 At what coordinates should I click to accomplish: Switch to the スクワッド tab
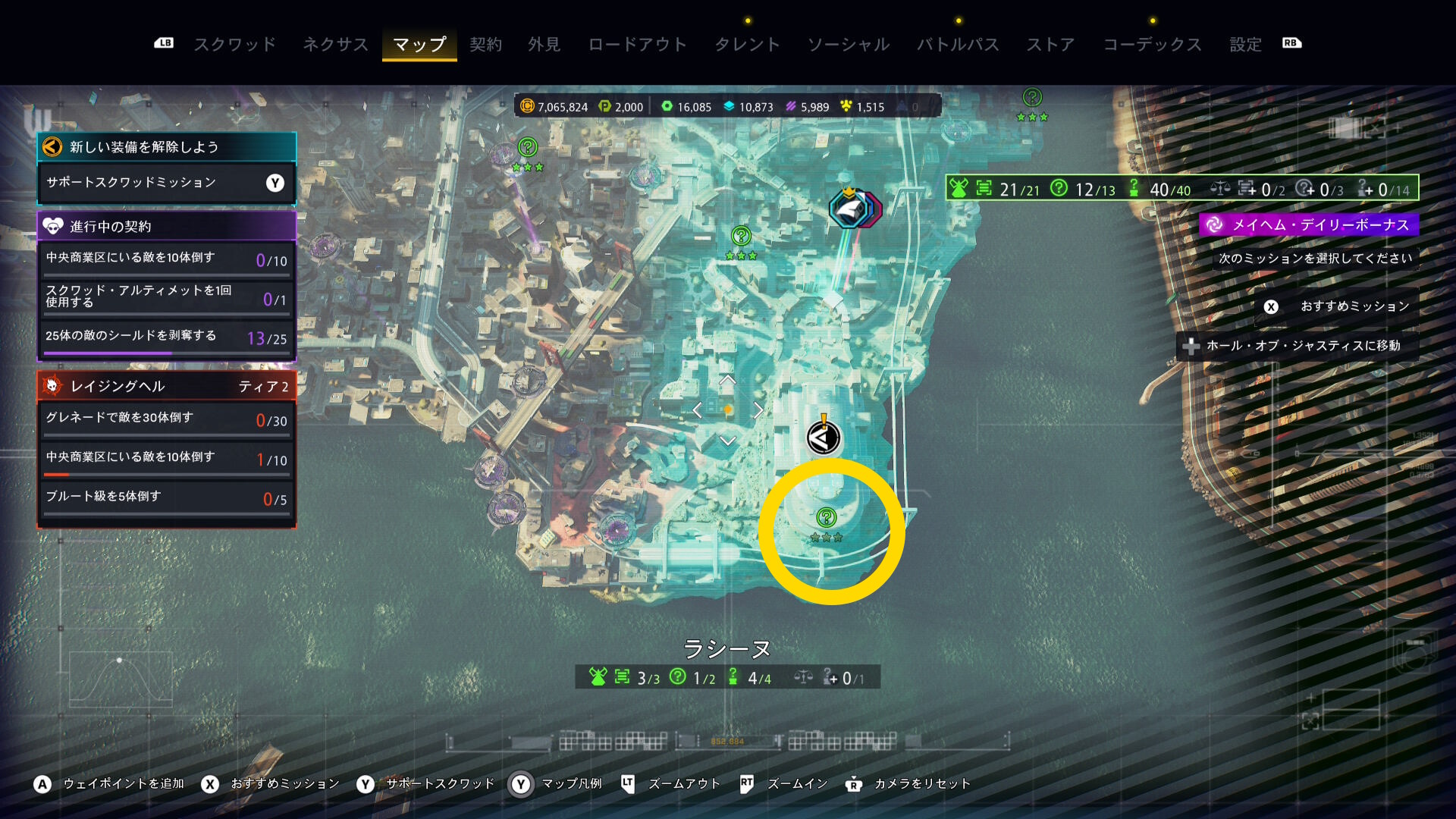[235, 44]
